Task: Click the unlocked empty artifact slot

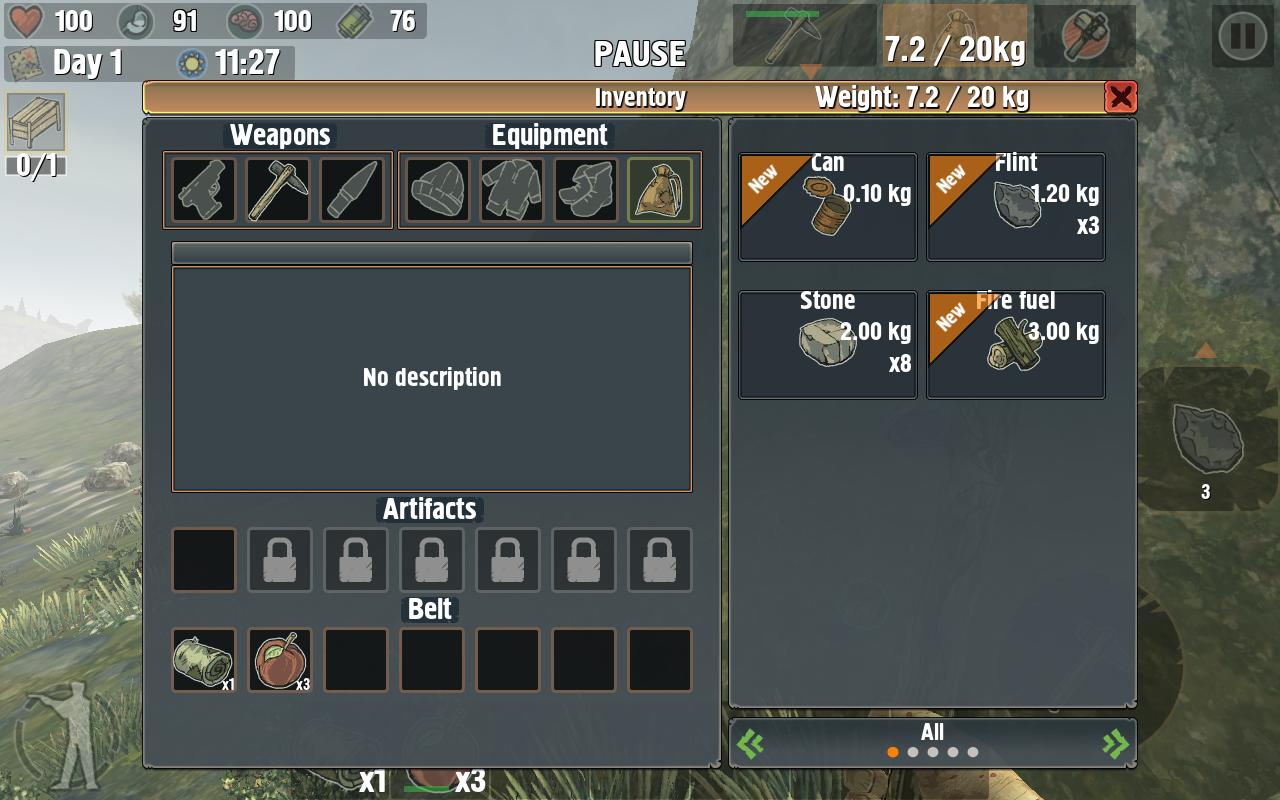Action: (204, 560)
